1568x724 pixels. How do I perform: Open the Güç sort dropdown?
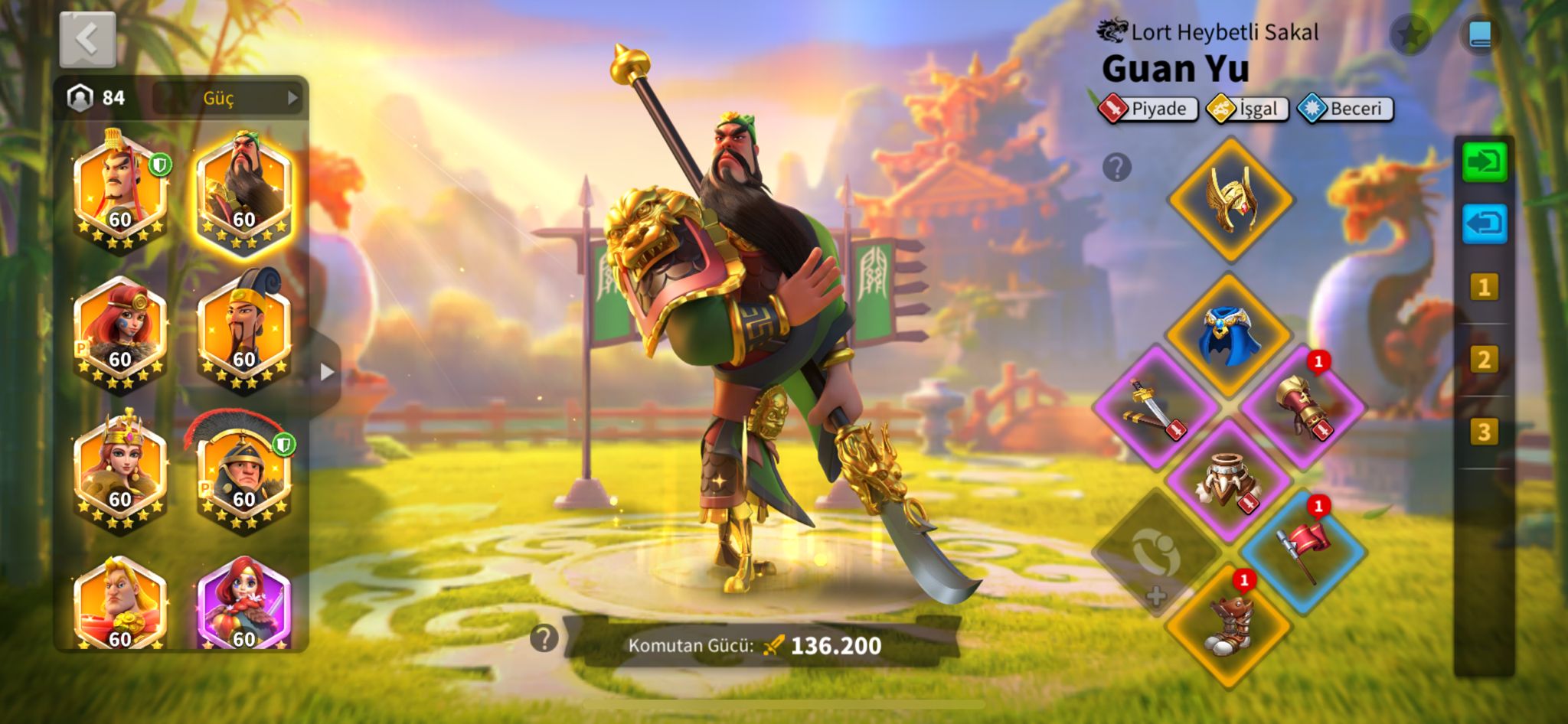[x=228, y=98]
